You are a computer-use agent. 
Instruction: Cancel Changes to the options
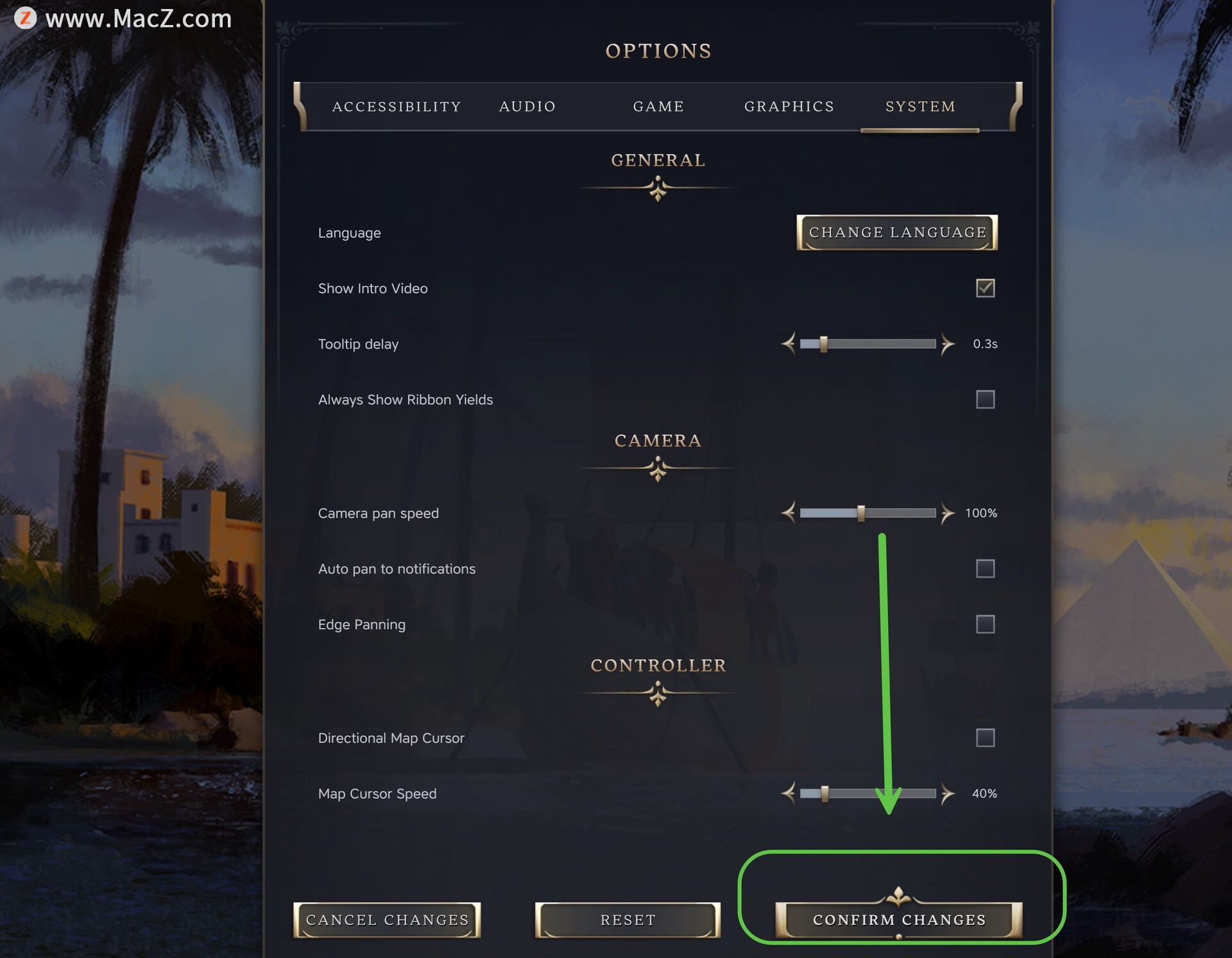pyautogui.click(x=387, y=920)
